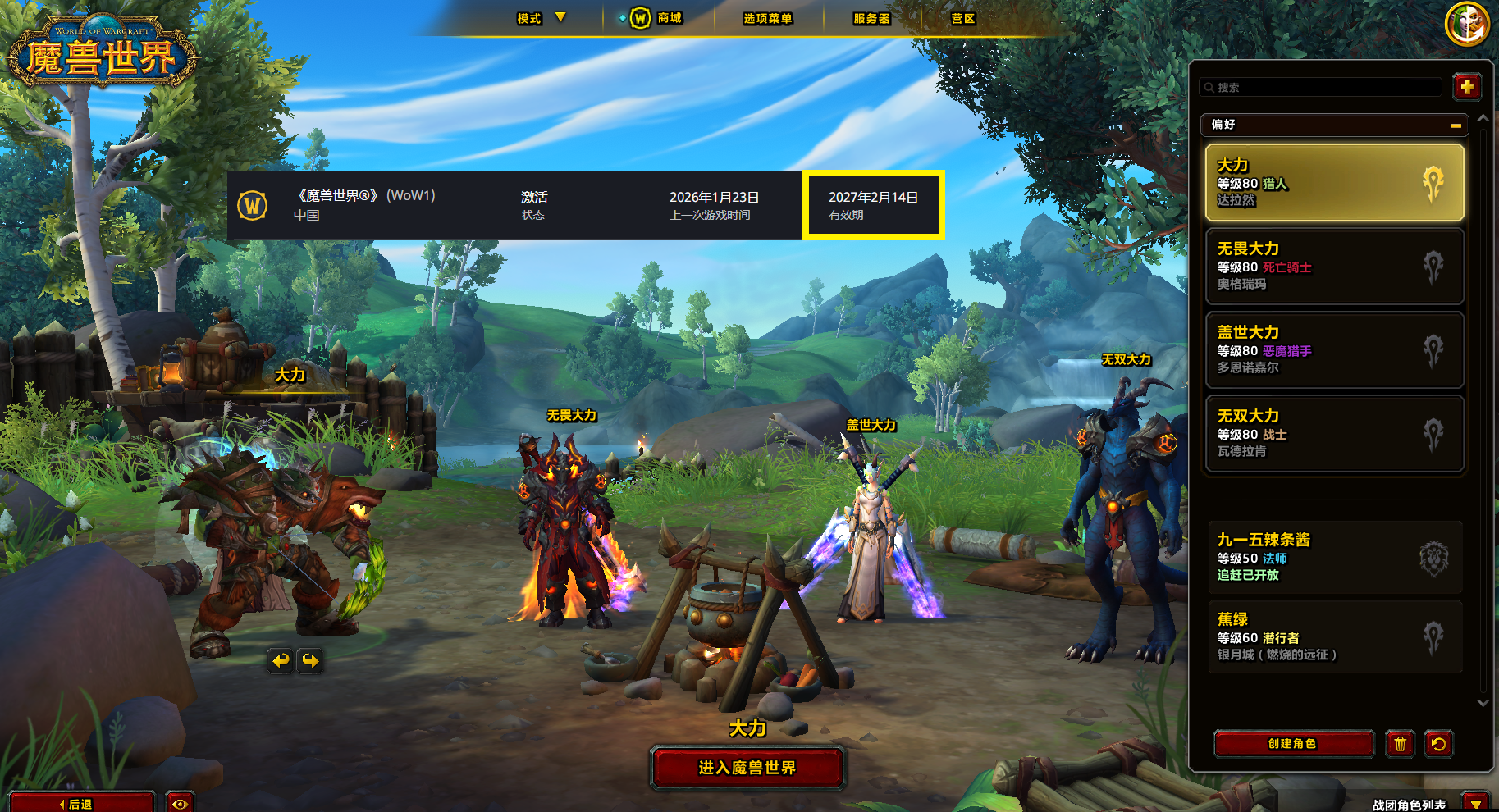The height and width of the screenshot is (812, 1499).
Task: Open the 商城 shop
Action: pyautogui.click(x=658, y=18)
